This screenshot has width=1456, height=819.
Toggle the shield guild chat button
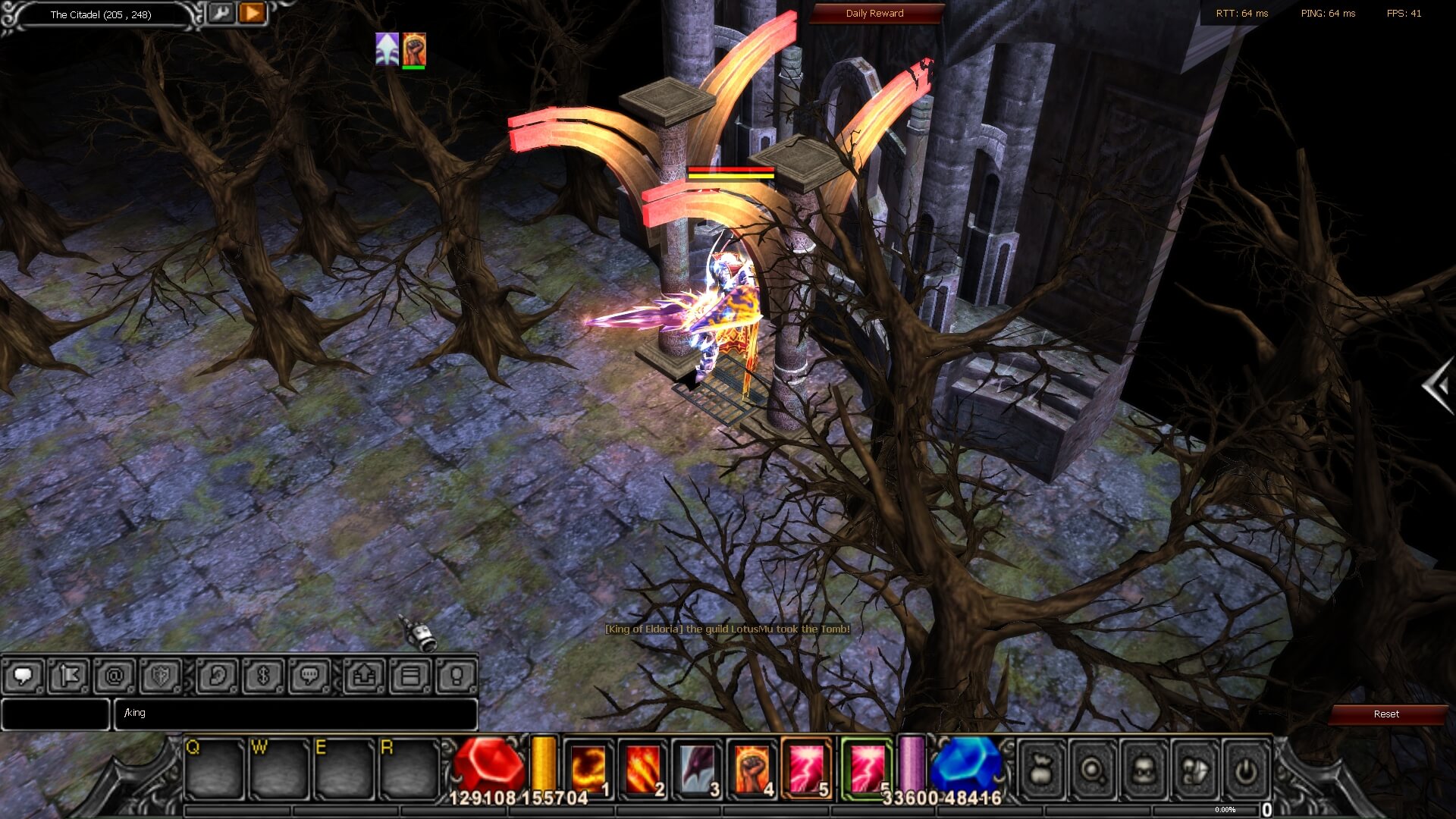pyautogui.click(x=161, y=676)
